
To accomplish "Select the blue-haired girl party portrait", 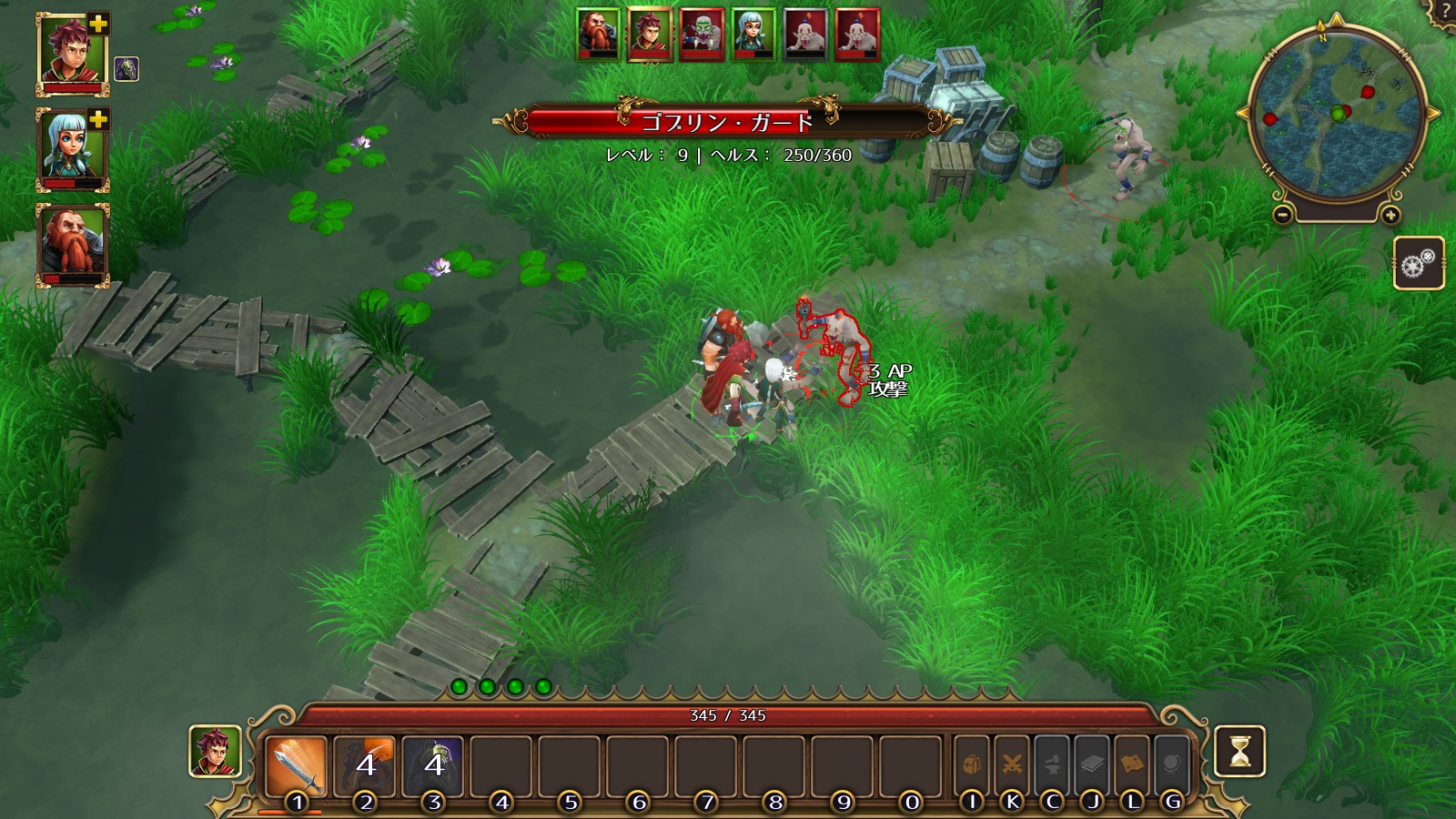I will pos(72,149).
